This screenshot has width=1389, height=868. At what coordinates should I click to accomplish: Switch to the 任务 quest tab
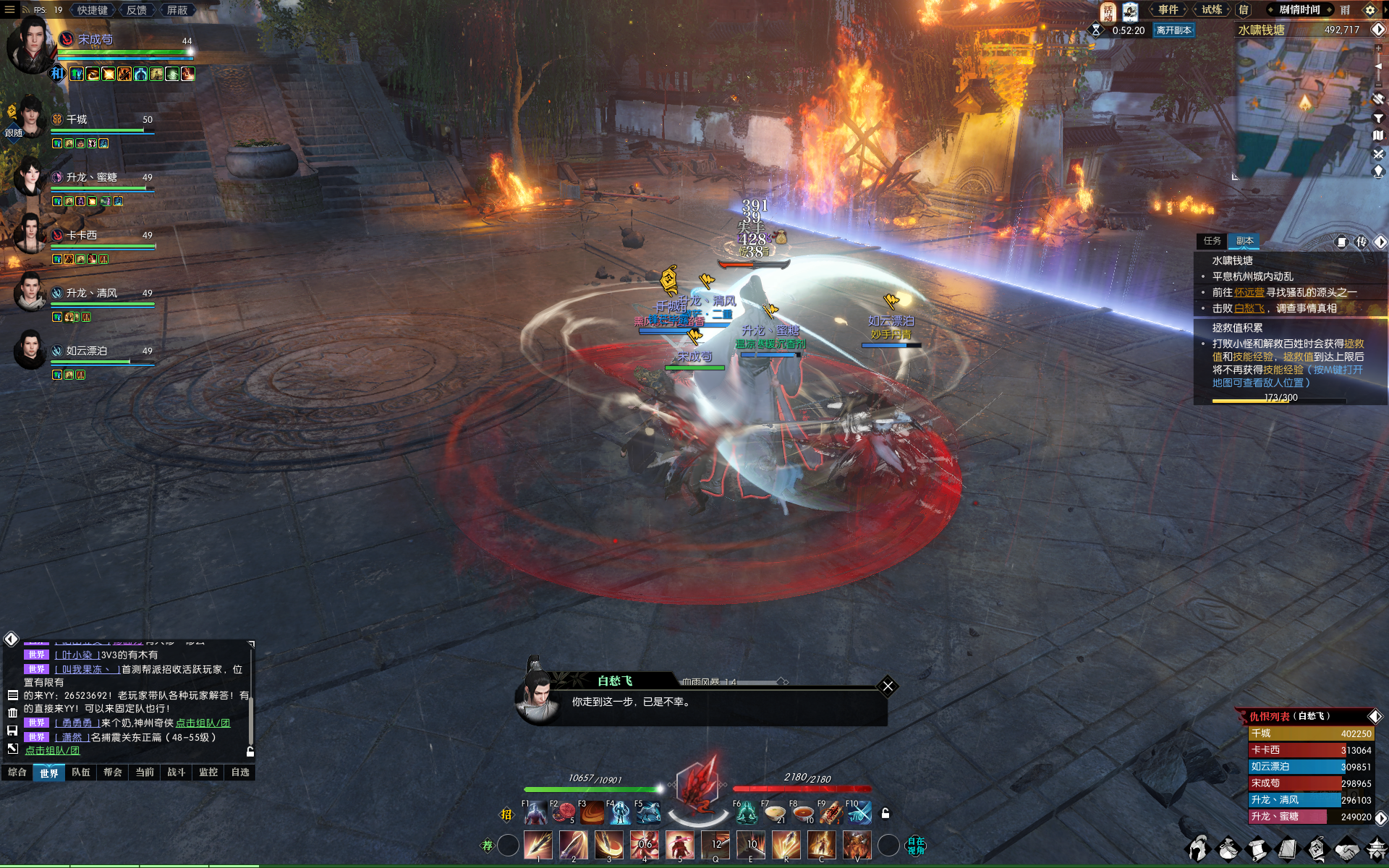pyautogui.click(x=1212, y=241)
